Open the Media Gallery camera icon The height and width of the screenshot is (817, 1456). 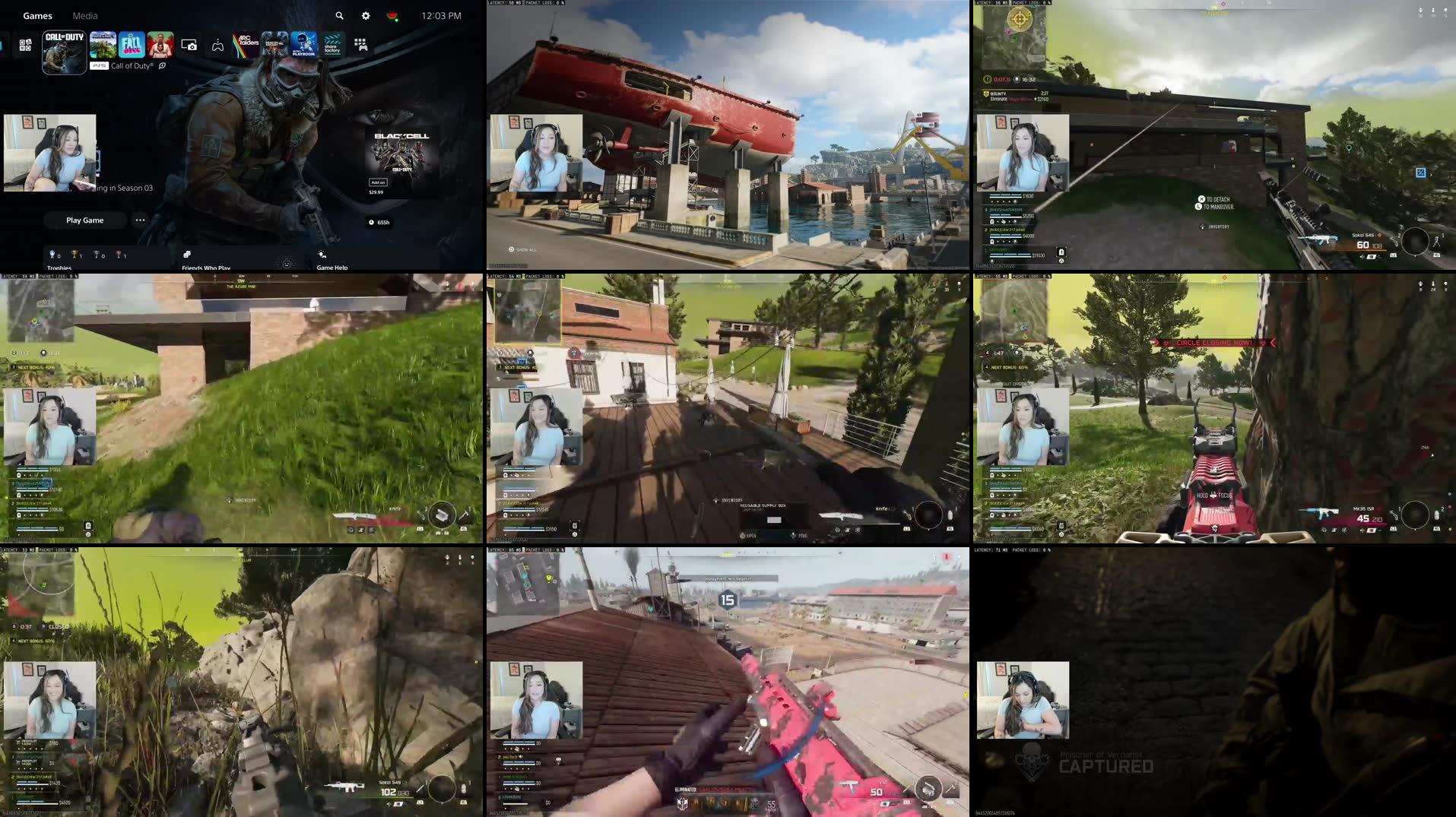point(189,44)
